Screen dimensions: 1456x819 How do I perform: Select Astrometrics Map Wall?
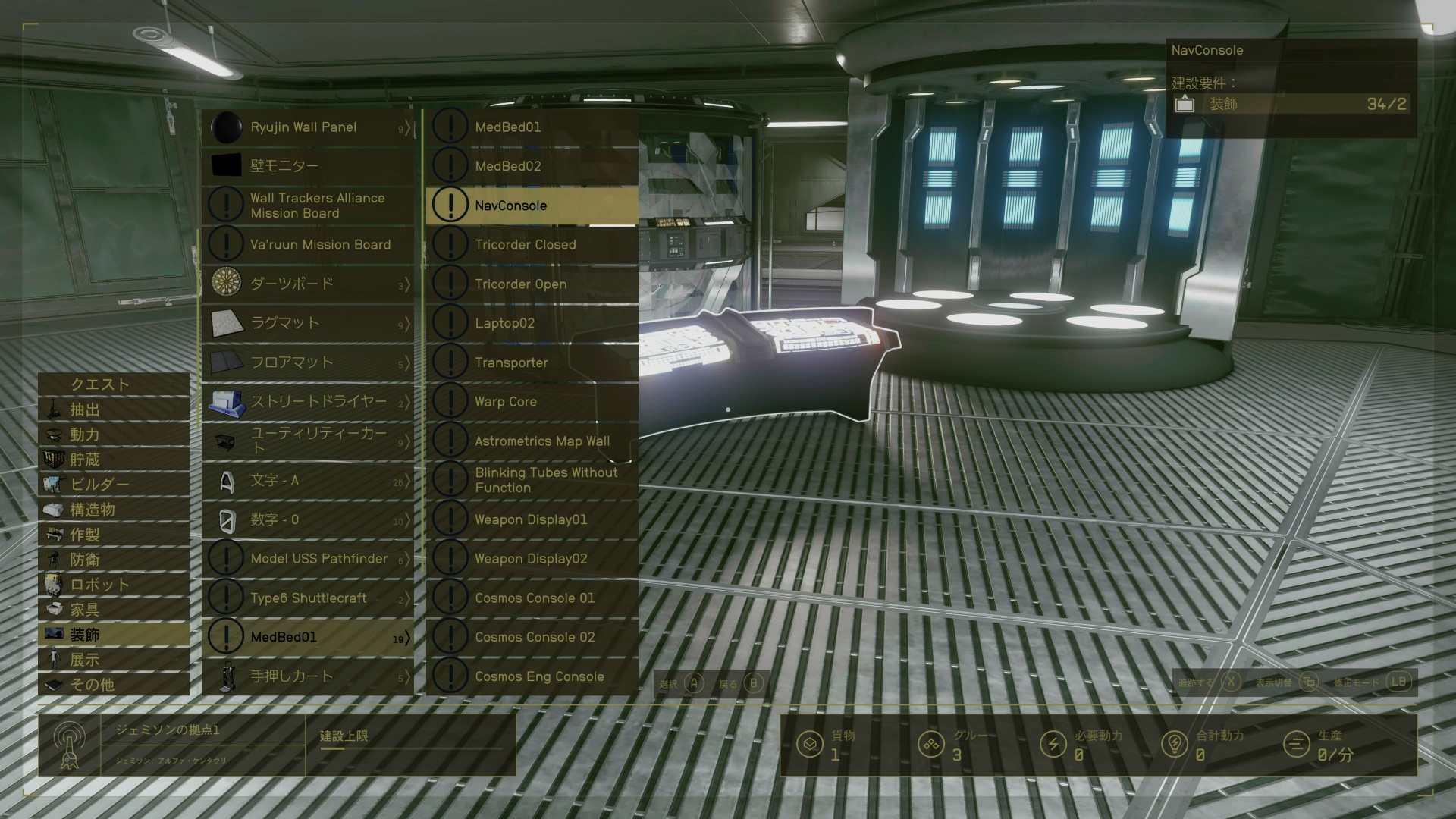coord(532,441)
